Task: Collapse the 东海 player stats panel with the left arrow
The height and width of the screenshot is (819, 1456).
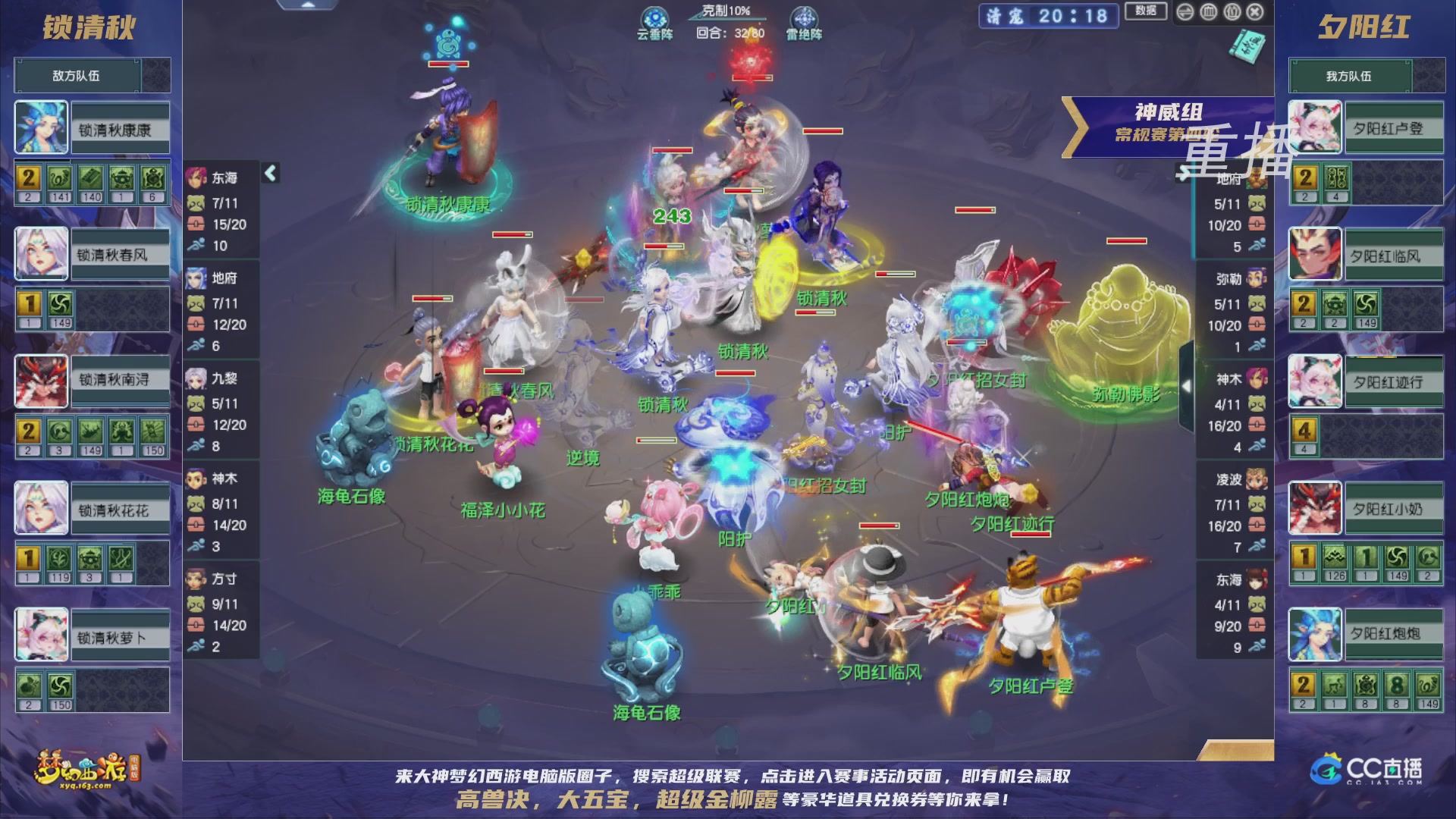Action: pyautogui.click(x=268, y=174)
